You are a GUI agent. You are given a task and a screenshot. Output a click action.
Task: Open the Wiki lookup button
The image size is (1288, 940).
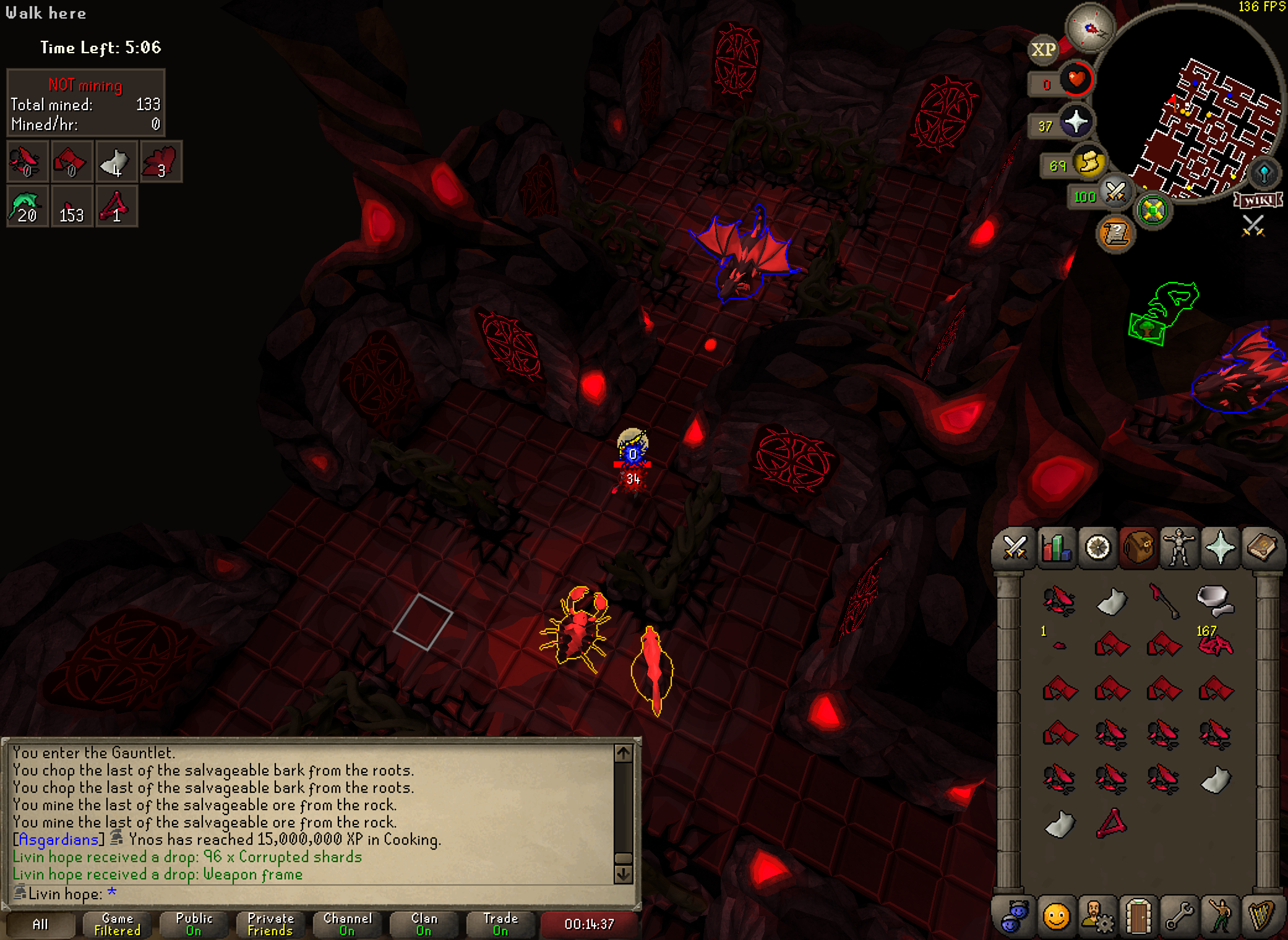1258,200
